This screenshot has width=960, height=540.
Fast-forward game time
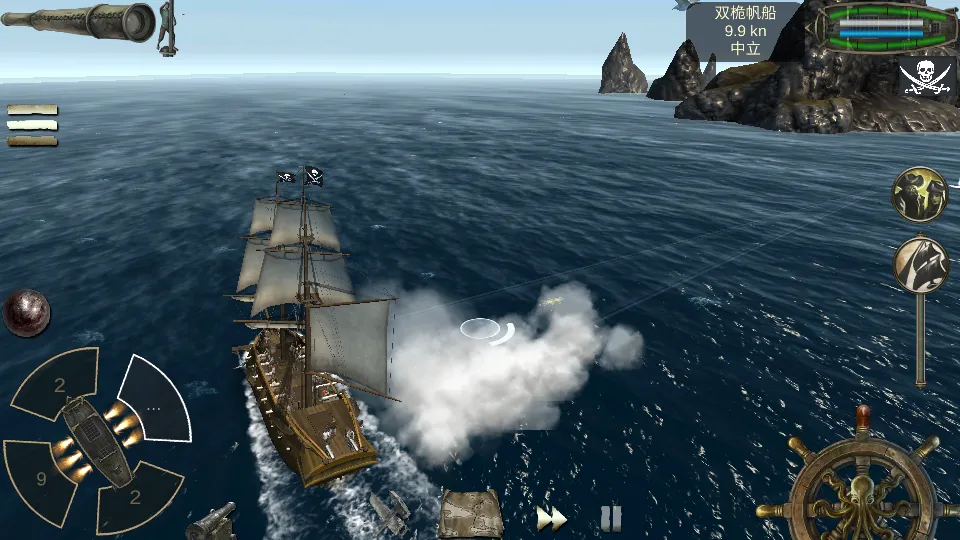click(551, 518)
